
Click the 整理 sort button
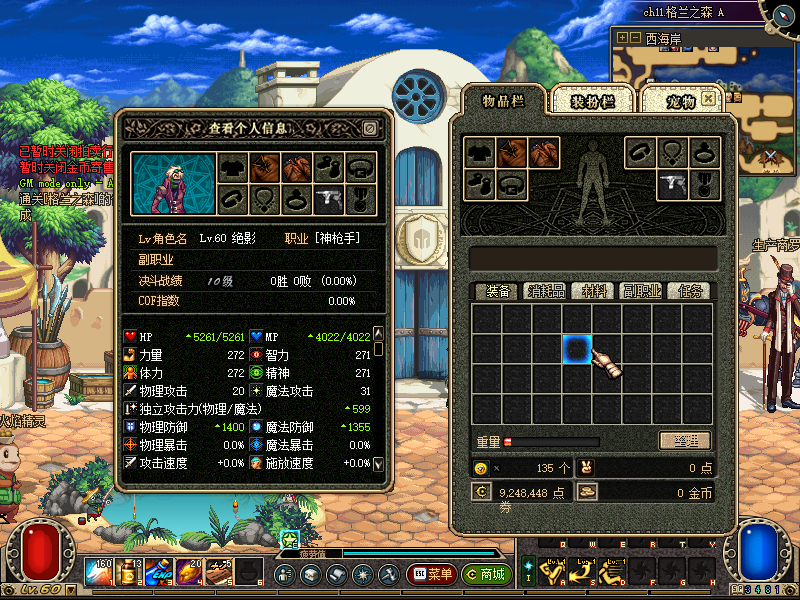(x=684, y=441)
